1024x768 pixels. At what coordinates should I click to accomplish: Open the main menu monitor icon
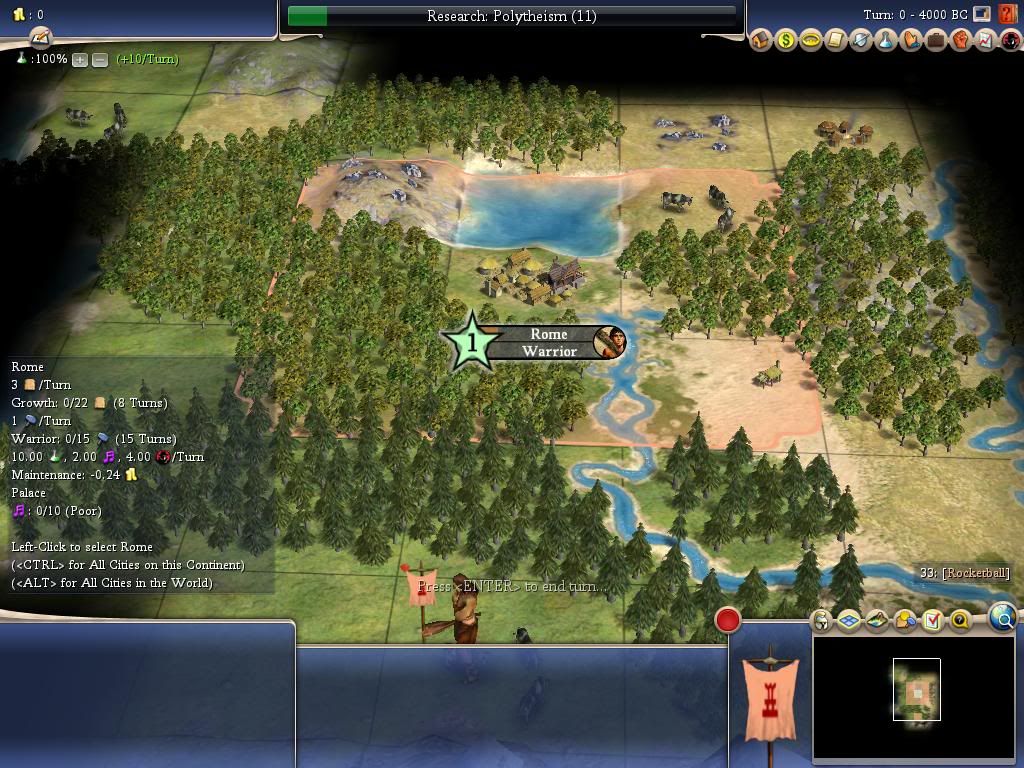pyautogui.click(x=982, y=15)
